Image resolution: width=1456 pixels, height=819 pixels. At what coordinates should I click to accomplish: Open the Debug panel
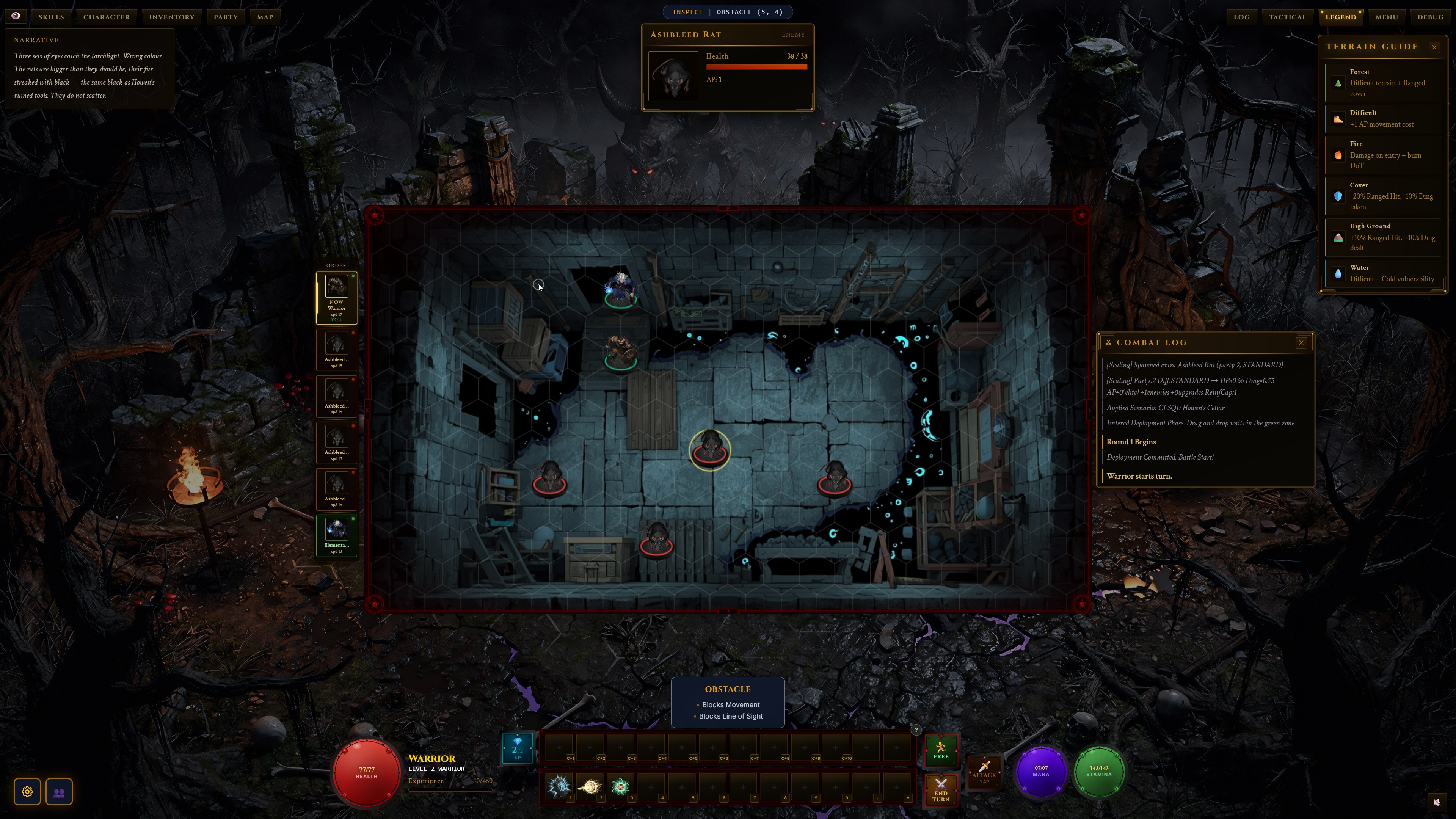coord(1430,17)
